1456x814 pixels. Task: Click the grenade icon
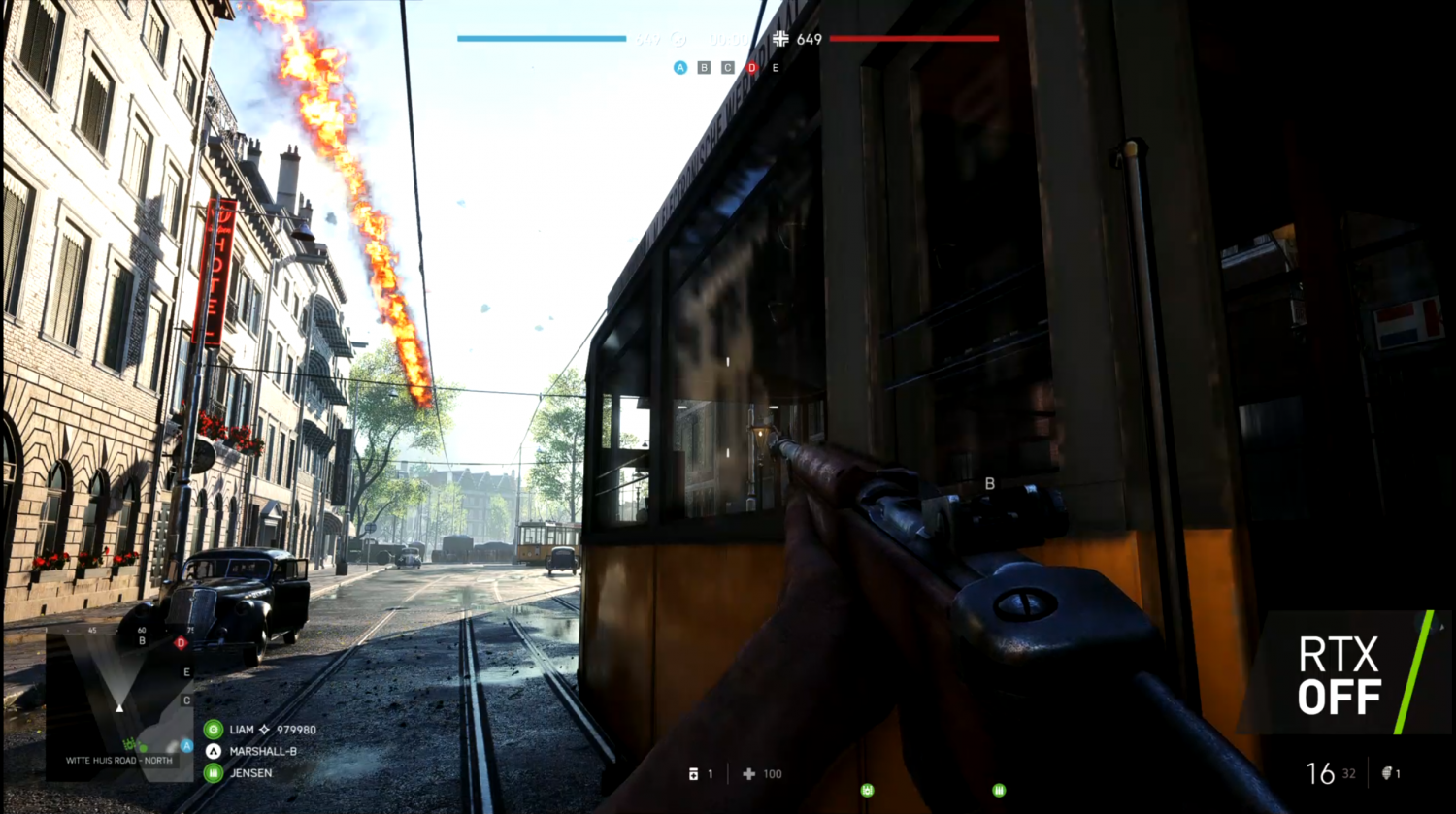[x=1387, y=773]
